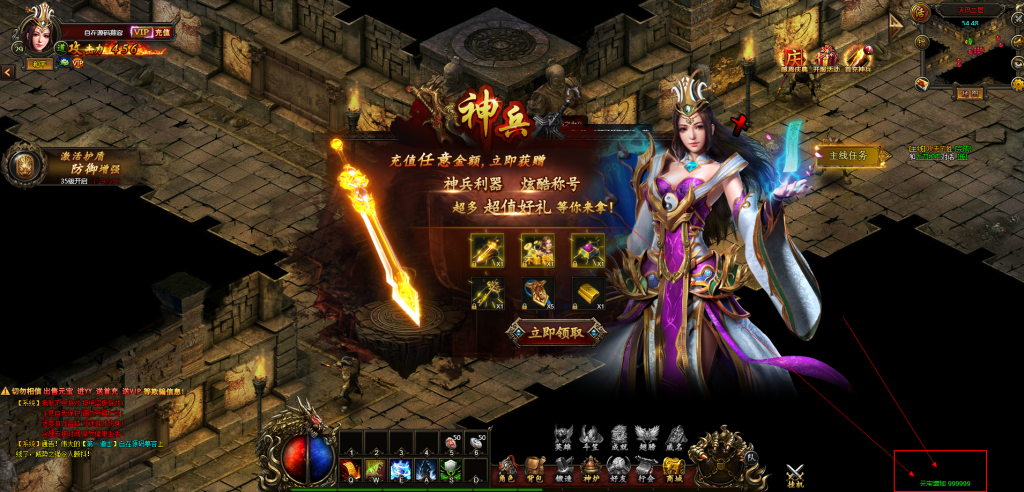Open the 主线任务 main quest button
This screenshot has height=492, width=1024.
(x=846, y=155)
